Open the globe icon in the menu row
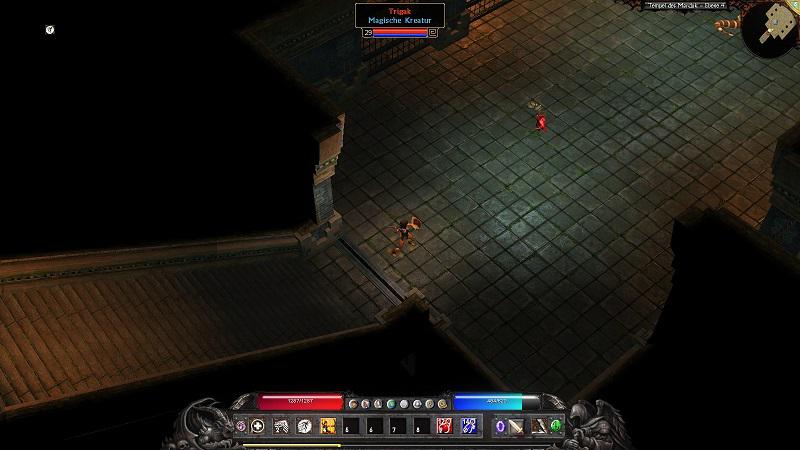800x450 pixels. pos(393,403)
